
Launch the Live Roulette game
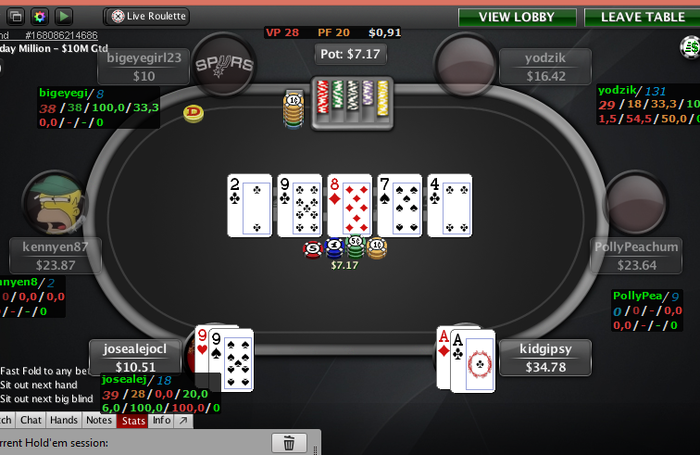pos(146,16)
